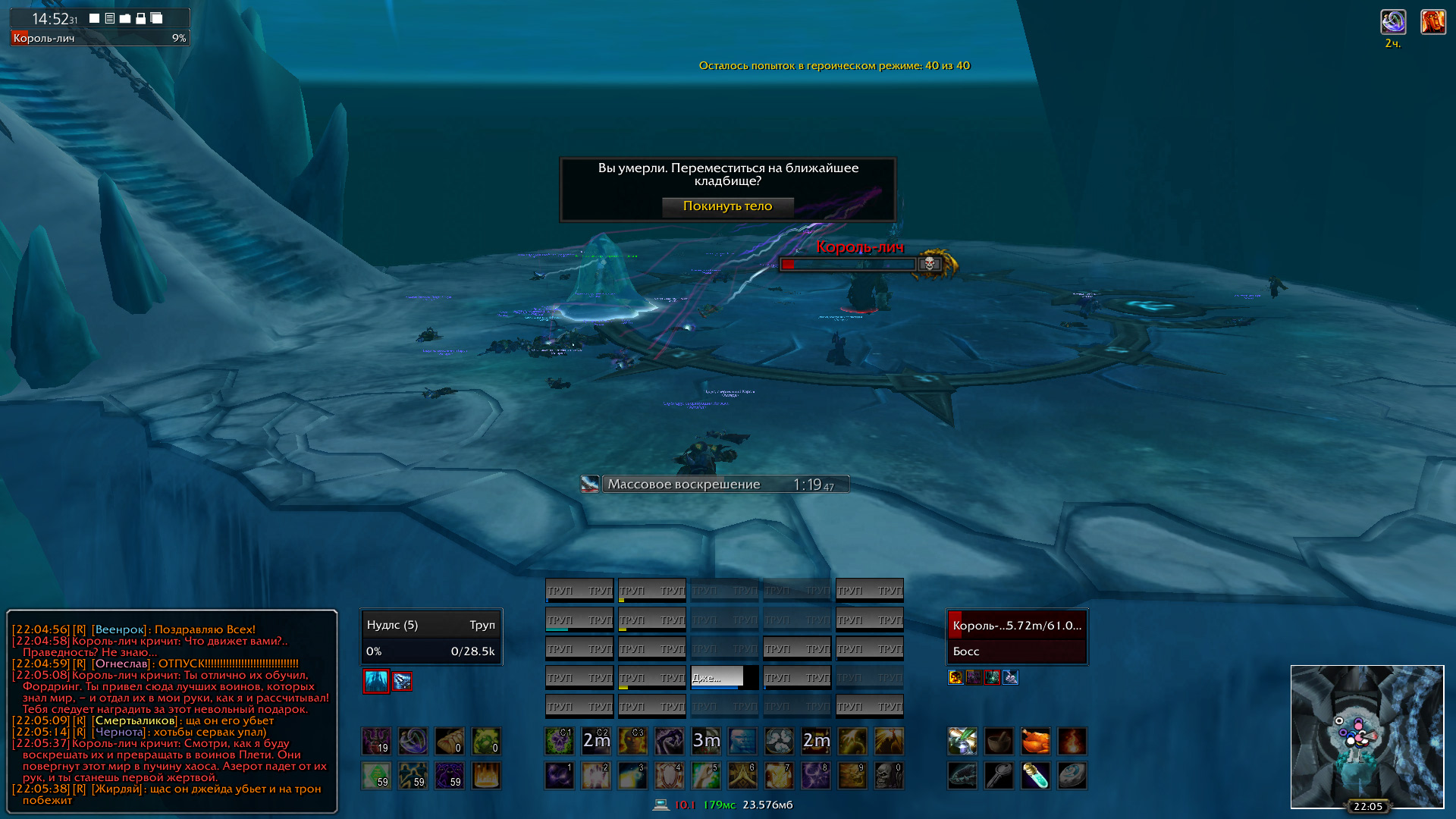
Task: Use the teal potion vial item
Action: click(1035, 776)
